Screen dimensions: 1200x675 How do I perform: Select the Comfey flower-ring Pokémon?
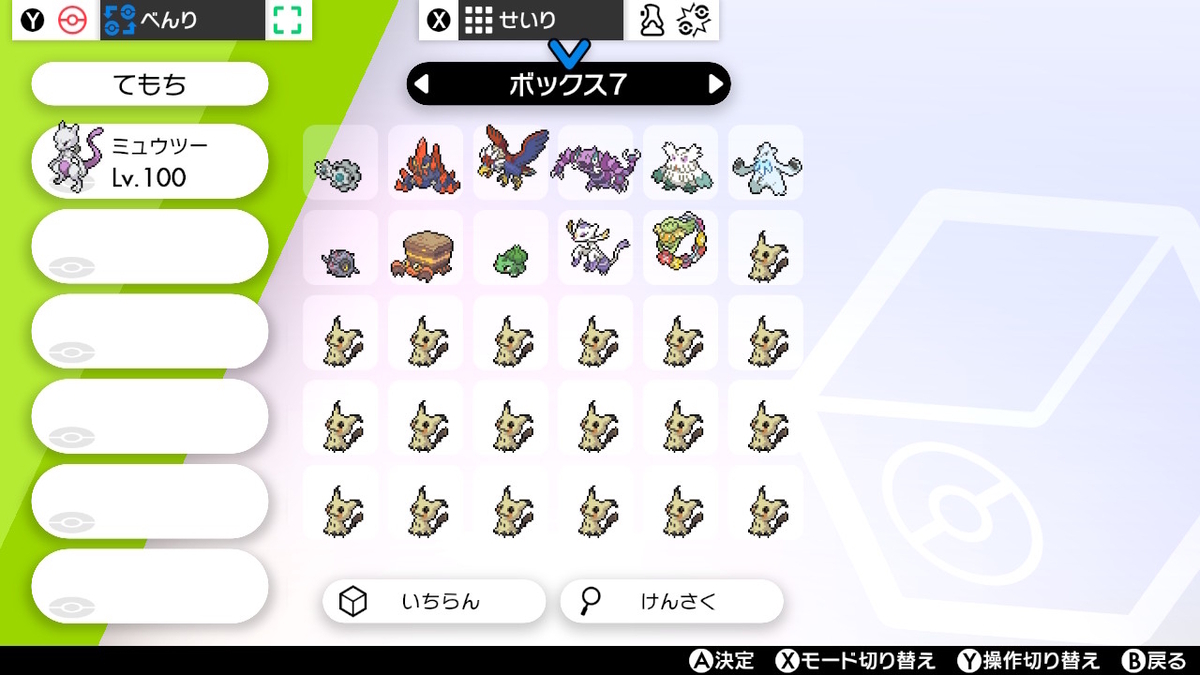click(680, 247)
